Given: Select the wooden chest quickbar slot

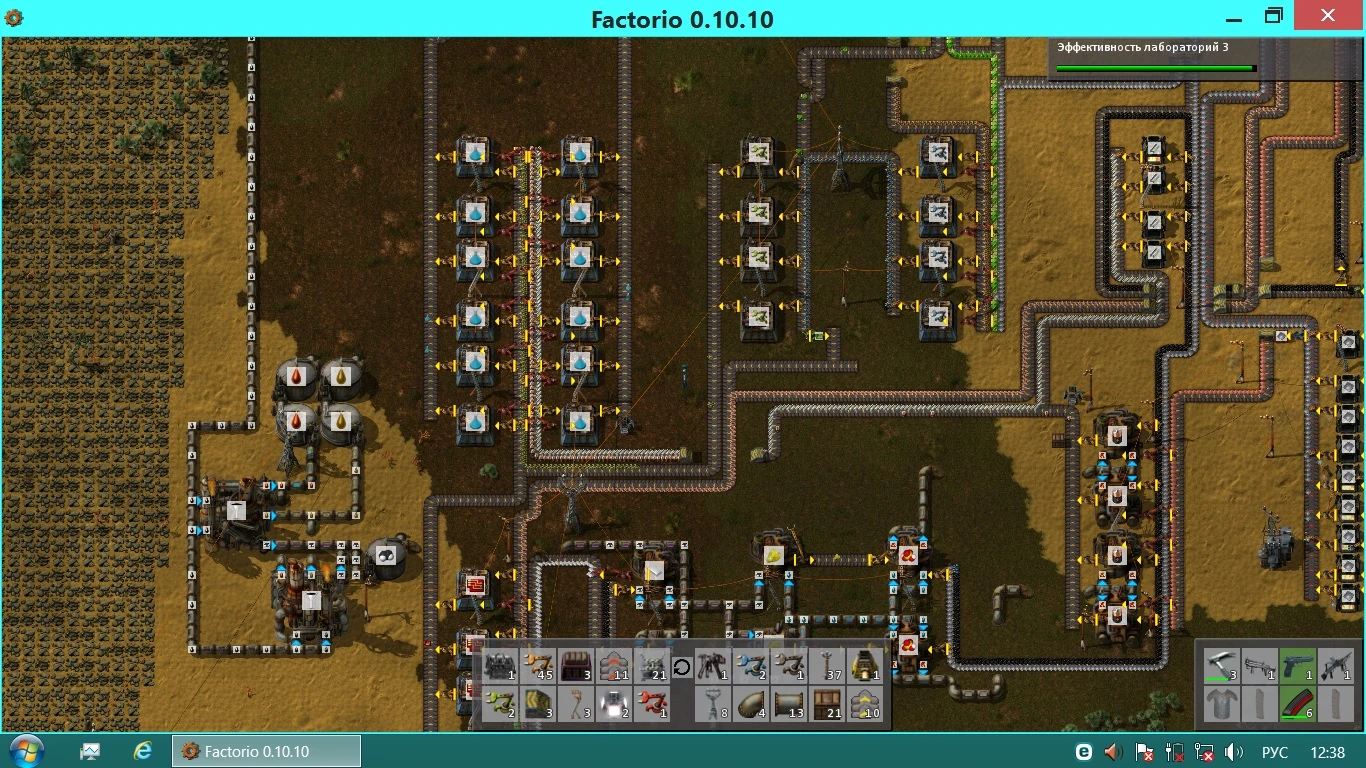Looking at the screenshot, I should pyautogui.click(x=826, y=703).
